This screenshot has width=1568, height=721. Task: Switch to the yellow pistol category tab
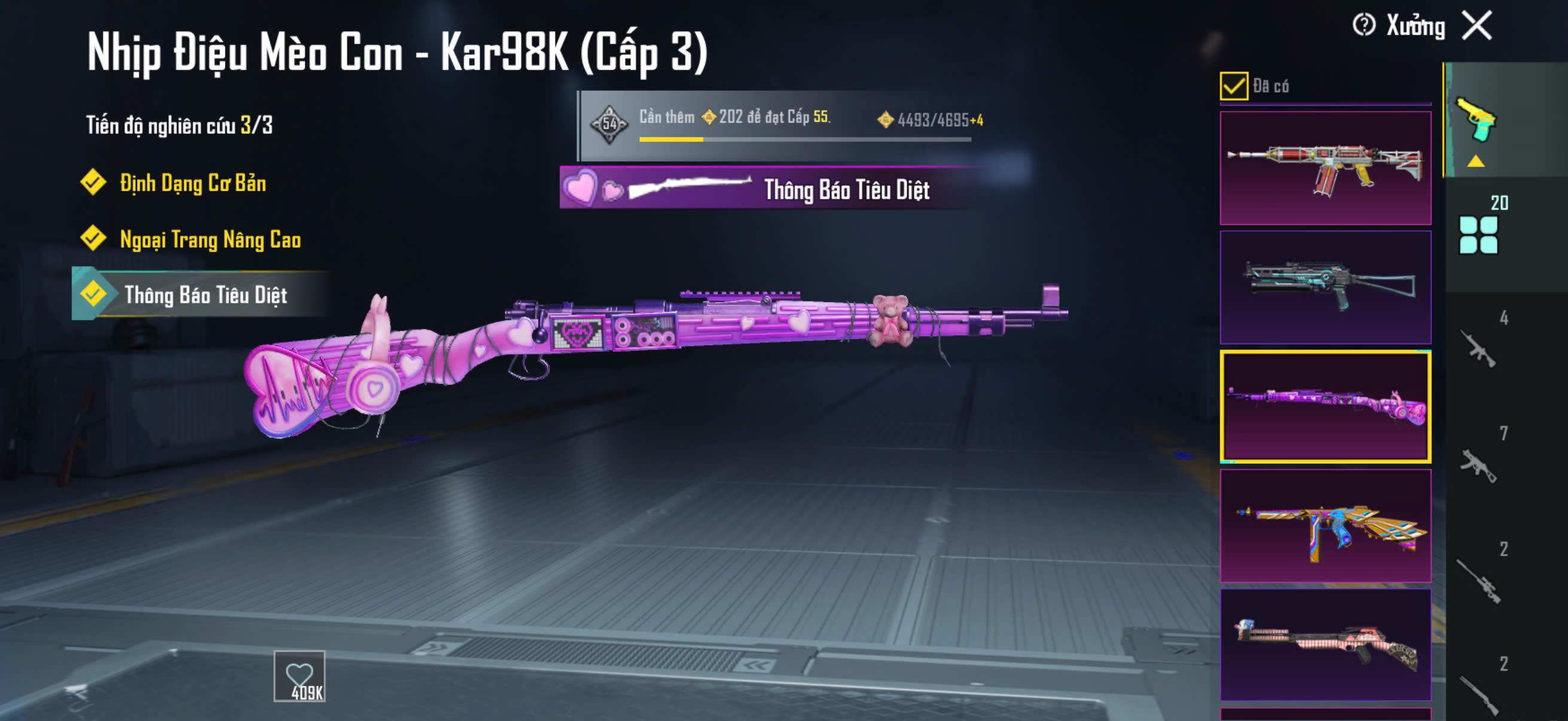point(1477,121)
